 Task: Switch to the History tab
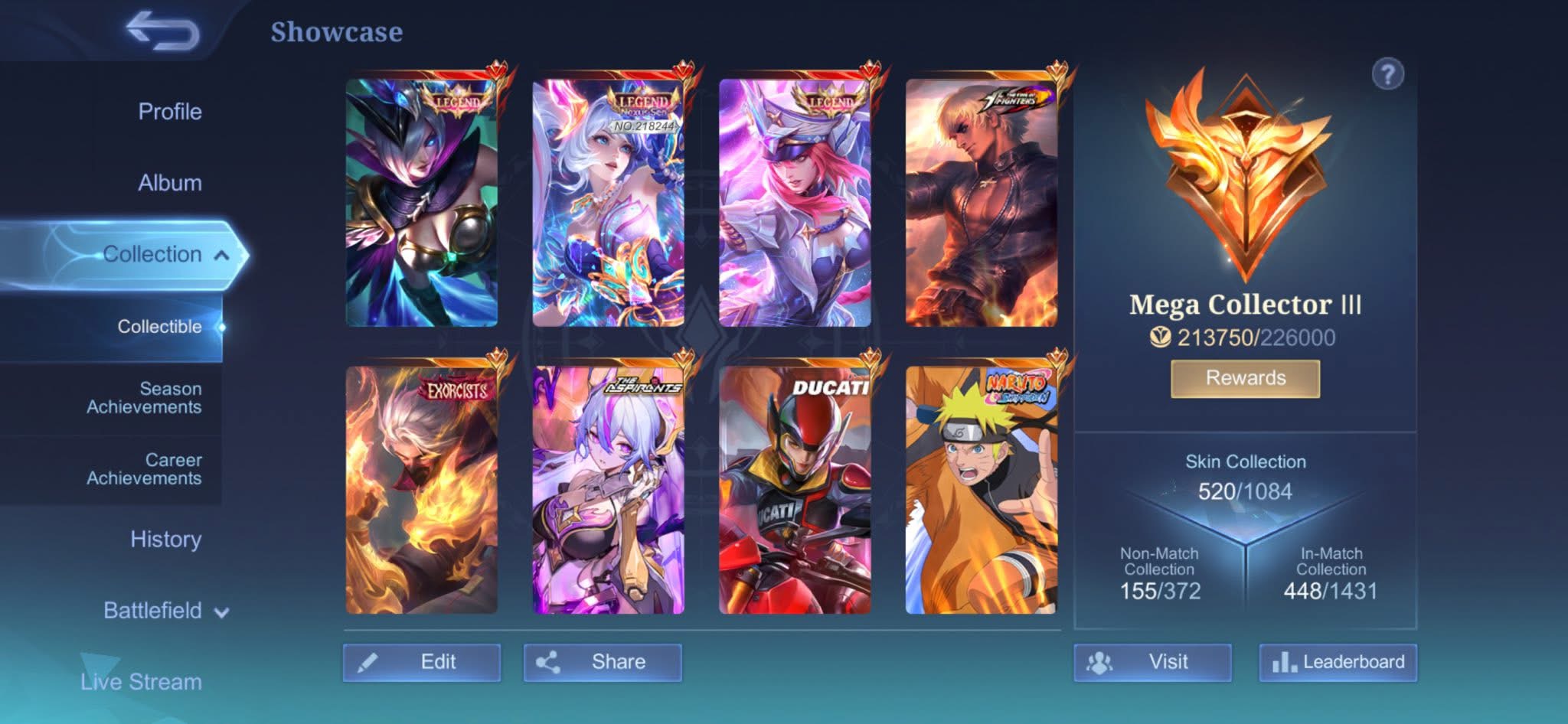tap(165, 540)
